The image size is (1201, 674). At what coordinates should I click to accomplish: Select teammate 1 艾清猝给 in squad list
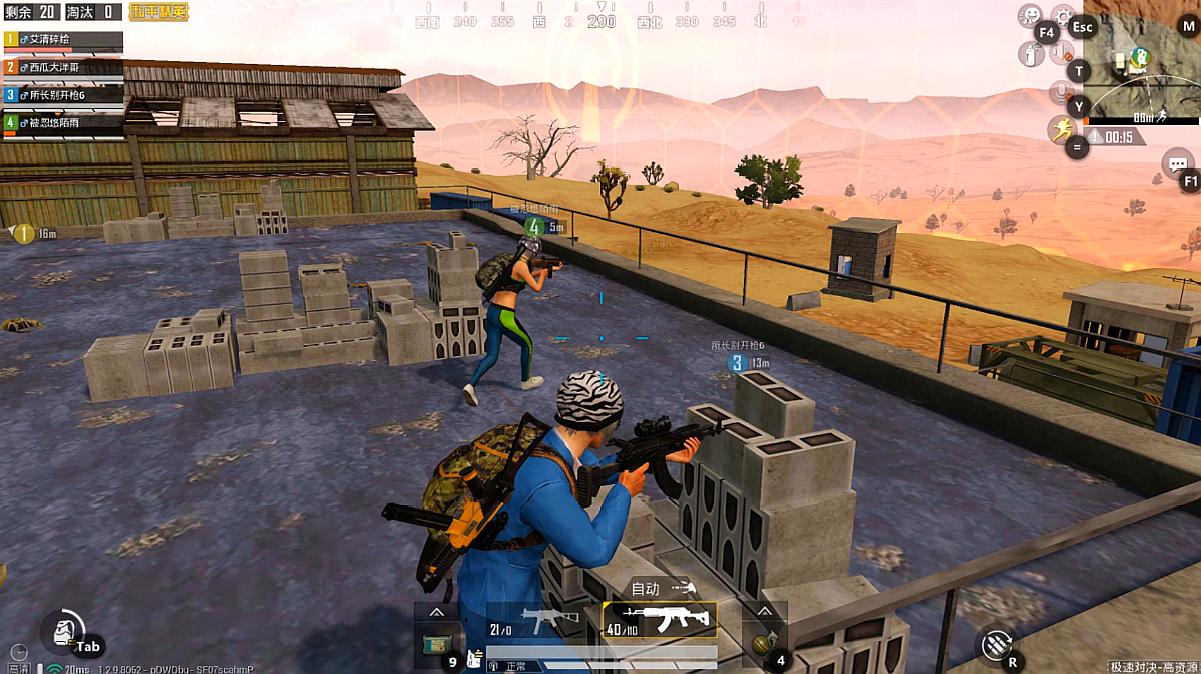[x=63, y=39]
